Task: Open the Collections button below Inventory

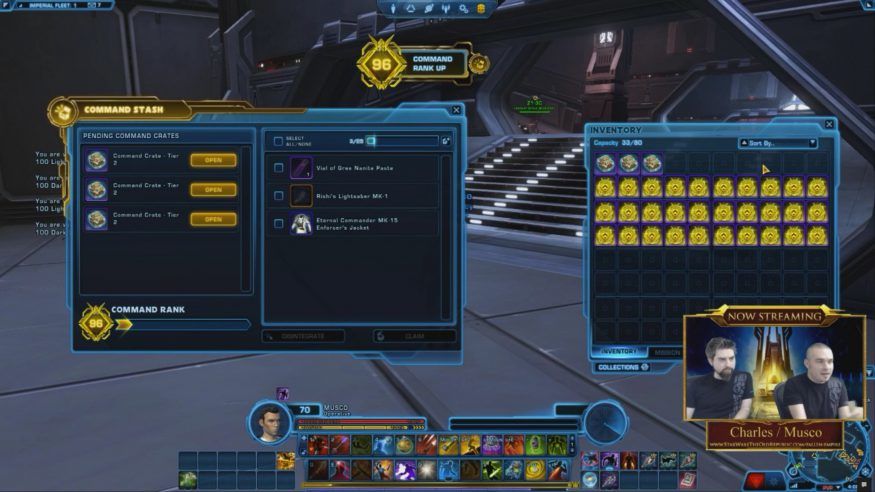Action: point(623,367)
